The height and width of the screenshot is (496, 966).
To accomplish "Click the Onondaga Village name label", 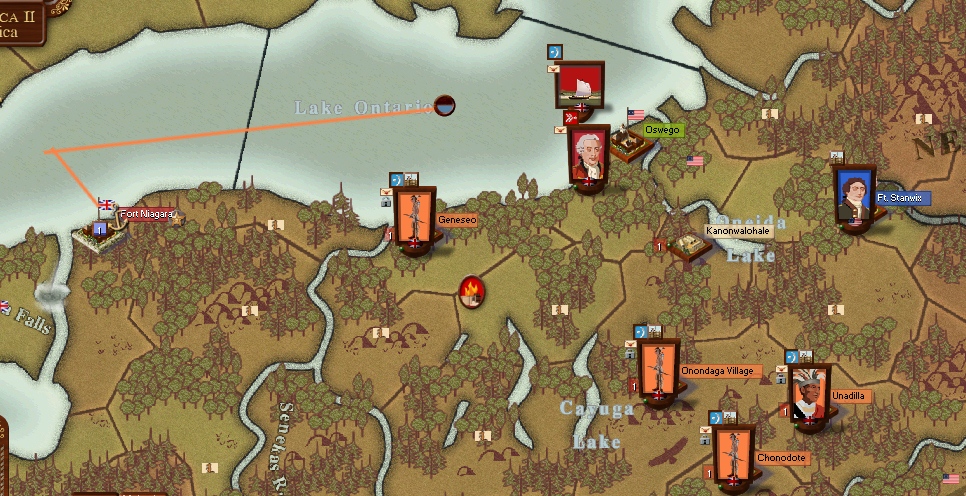I will coord(717,371).
